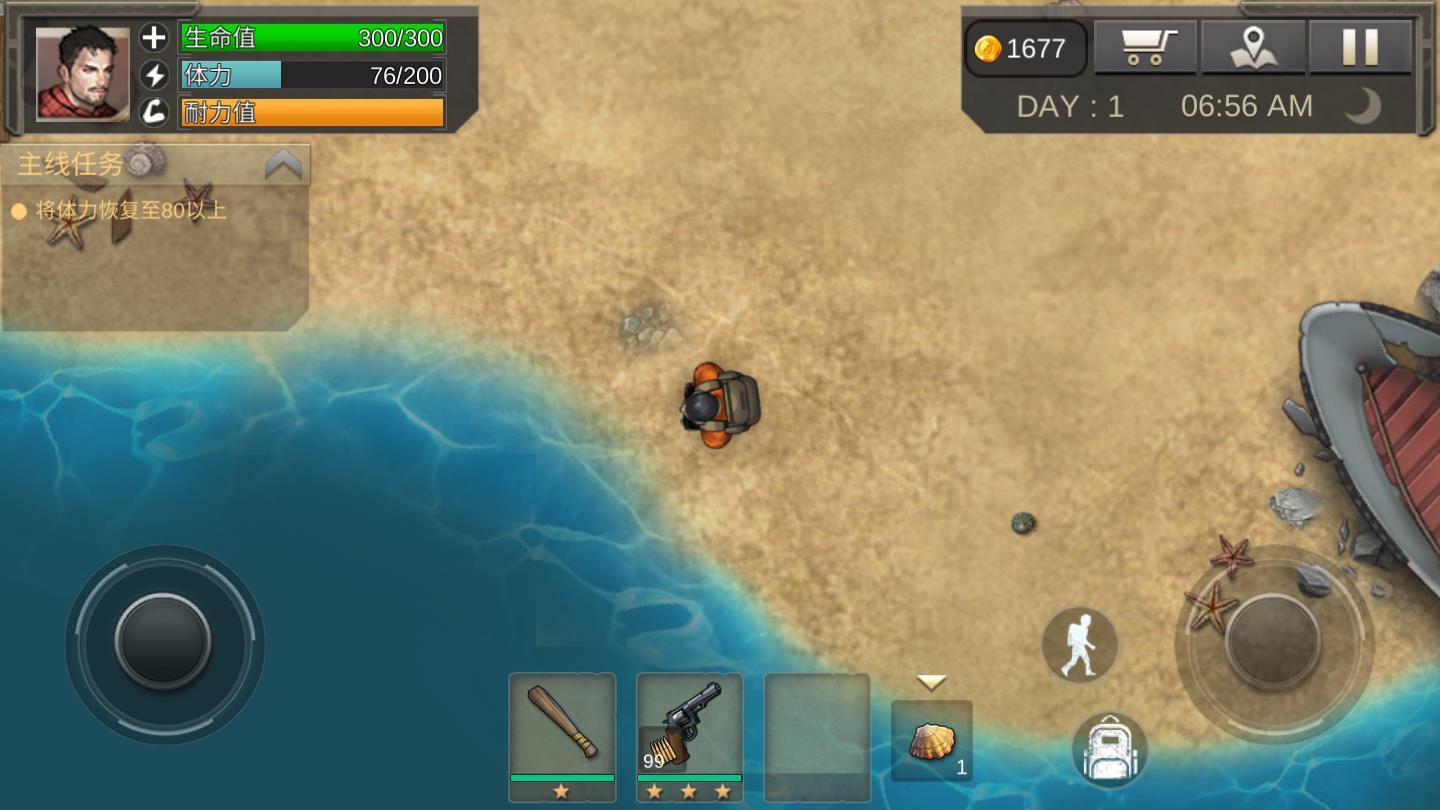Toggle the walking mode icon

pyautogui.click(x=1080, y=645)
